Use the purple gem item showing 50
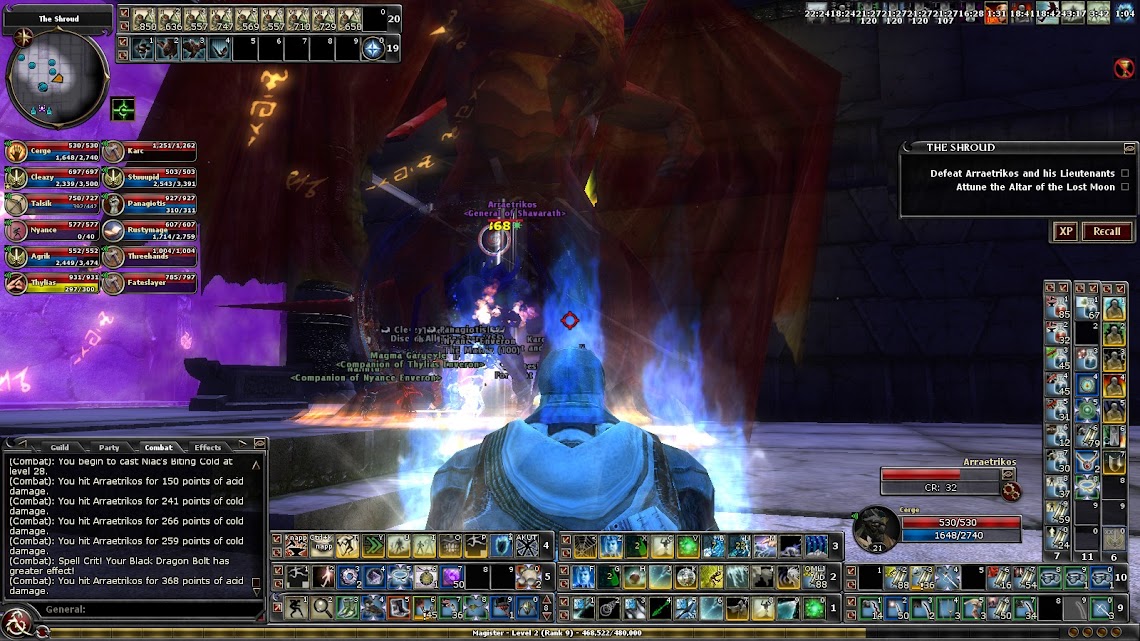This screenshot has width=1140, height=641. (x=453, y=576)
